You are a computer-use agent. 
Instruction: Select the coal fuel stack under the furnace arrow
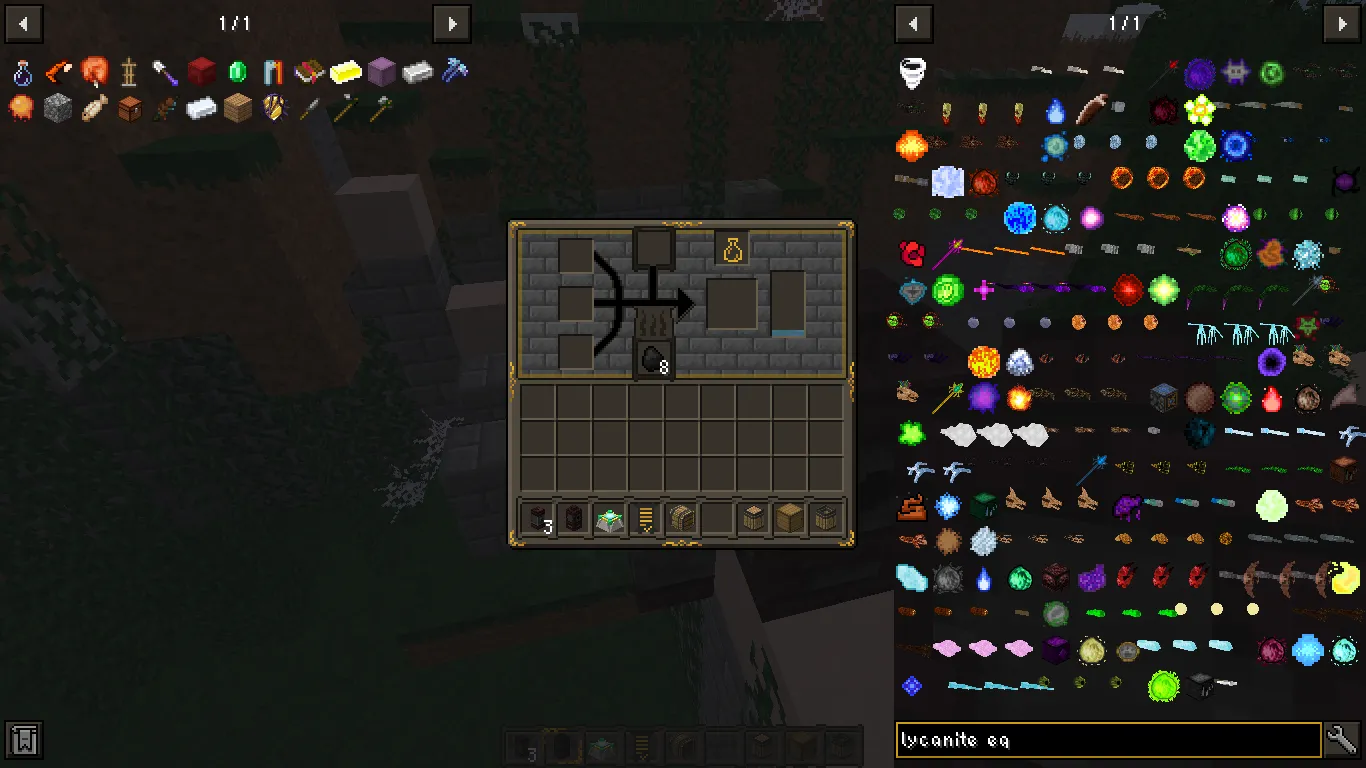[652, 358]
